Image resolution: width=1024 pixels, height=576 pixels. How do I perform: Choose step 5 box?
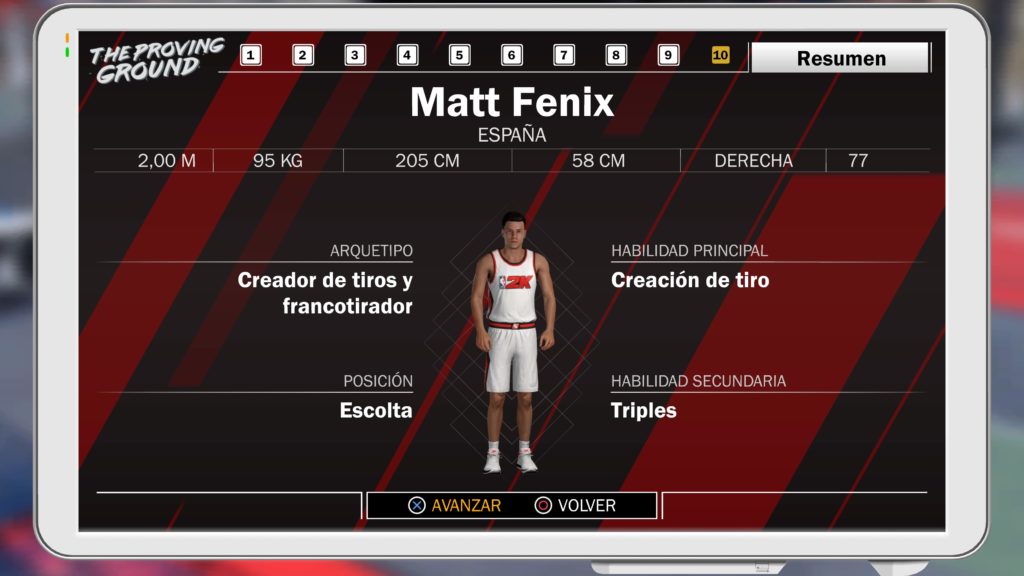(x=459, y=56)
